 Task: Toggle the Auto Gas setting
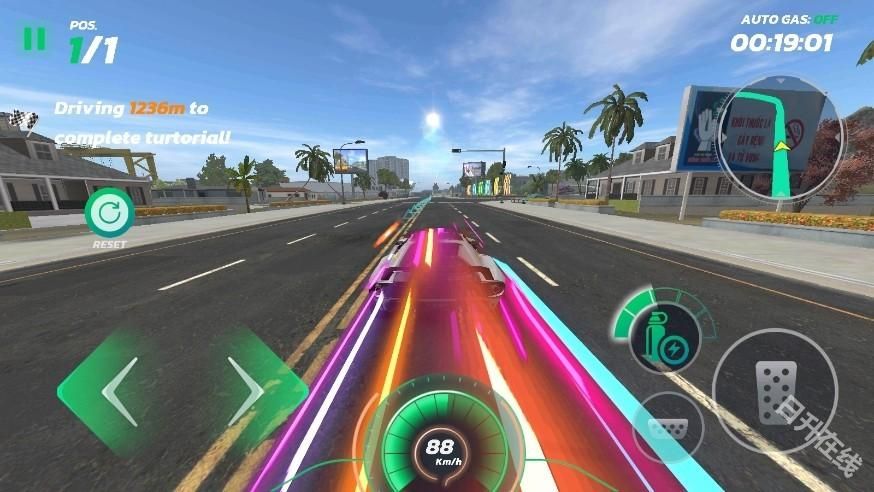pos(787,19)
